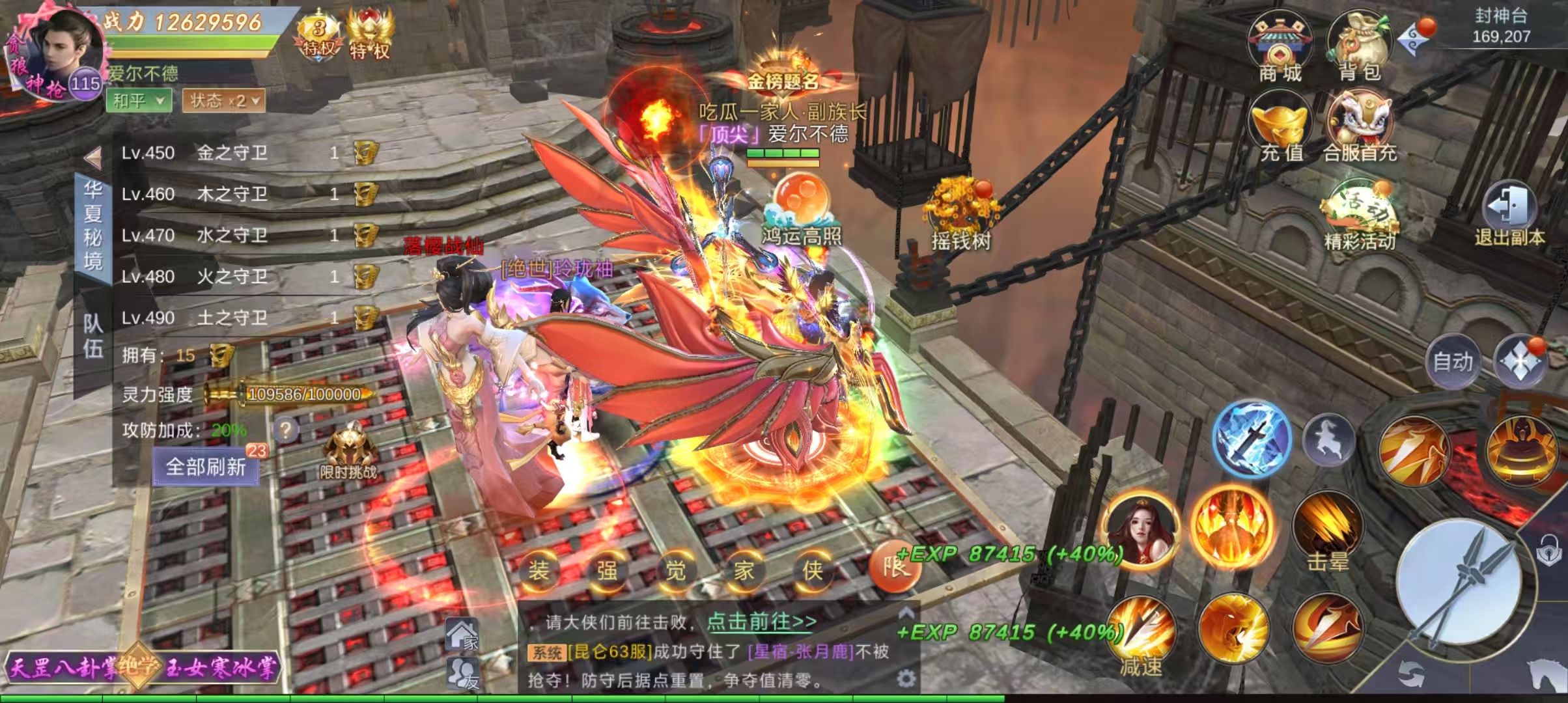1568x703 pixels.
Task: Follow the 点击前往>> link in chat
Action: [x=761, y=622]
